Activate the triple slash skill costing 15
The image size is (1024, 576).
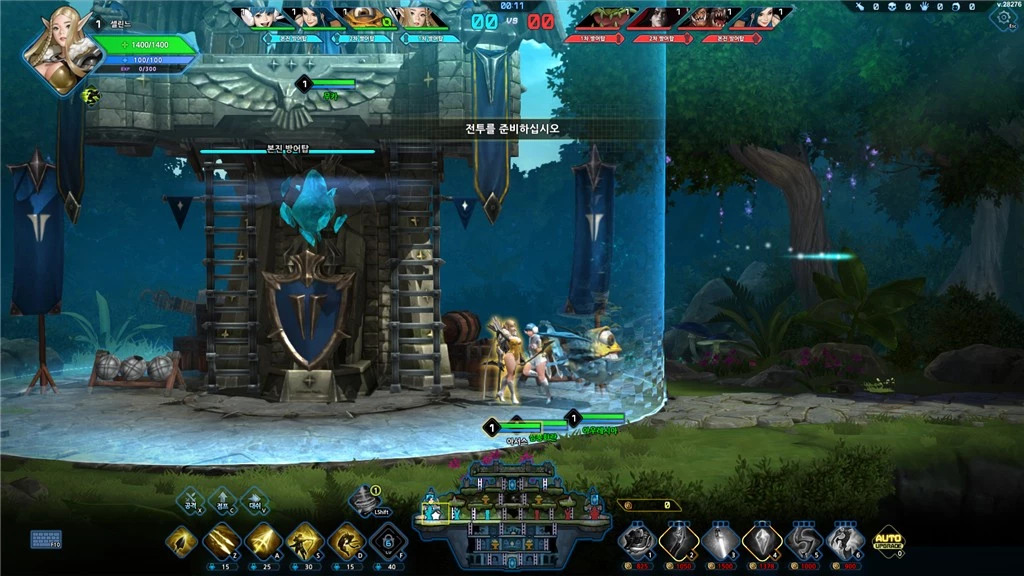pos(221,541)
